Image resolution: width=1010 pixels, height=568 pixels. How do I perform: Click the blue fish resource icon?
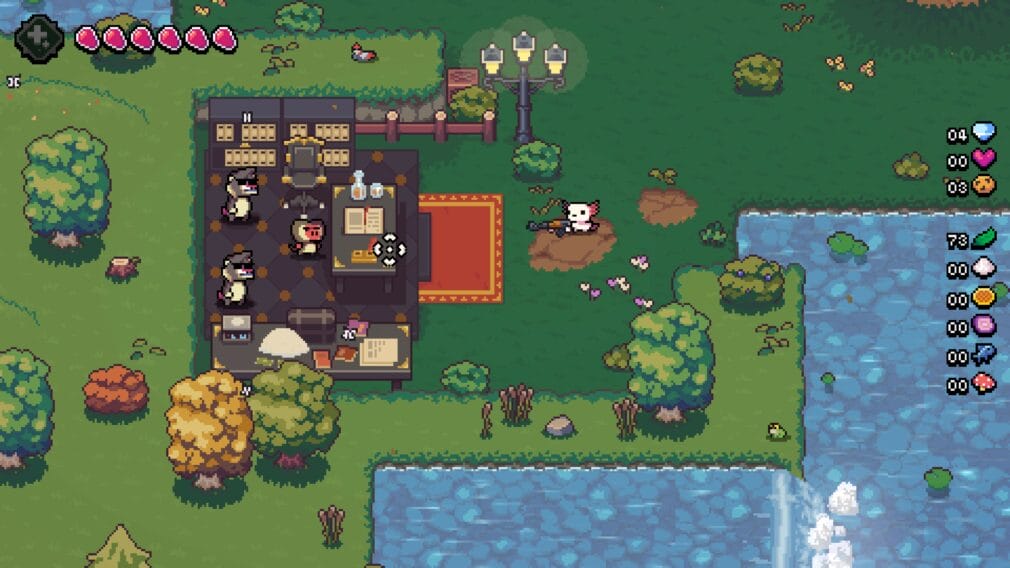[984, 355]
